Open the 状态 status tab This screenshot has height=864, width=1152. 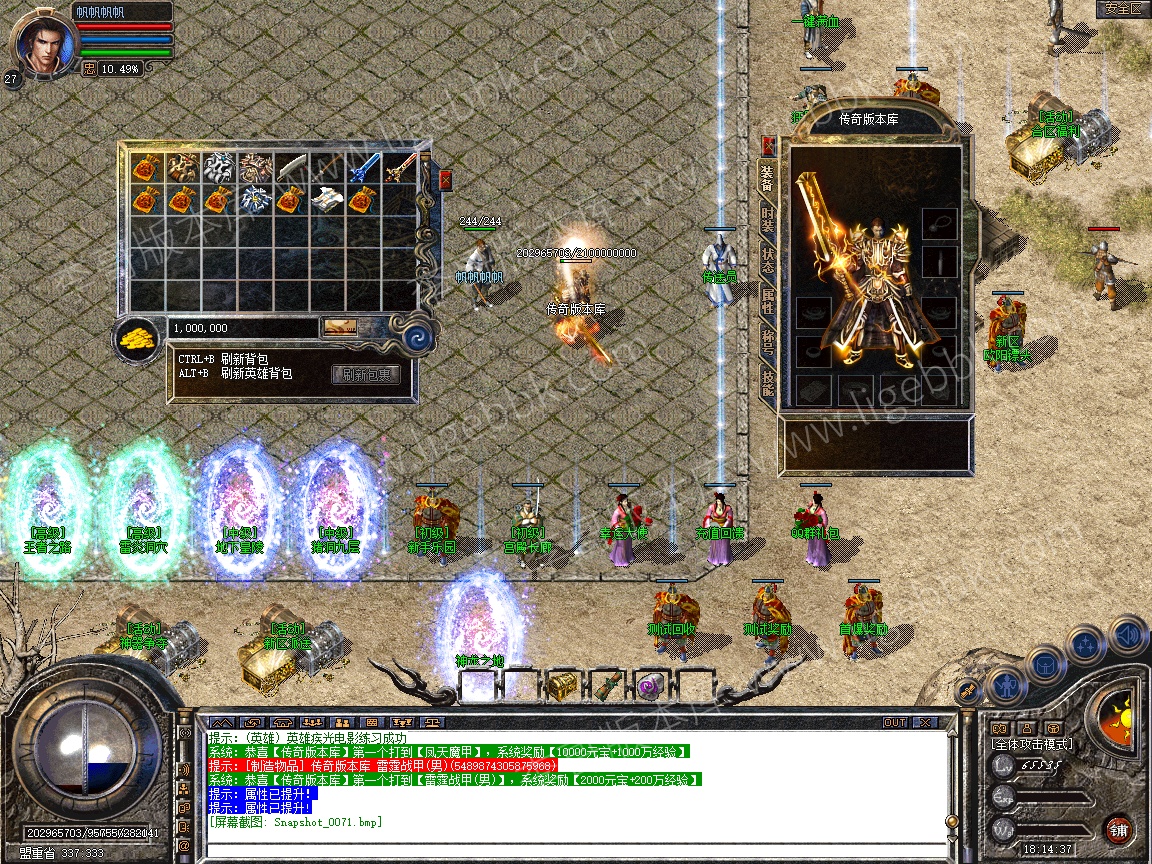point(768,260)
